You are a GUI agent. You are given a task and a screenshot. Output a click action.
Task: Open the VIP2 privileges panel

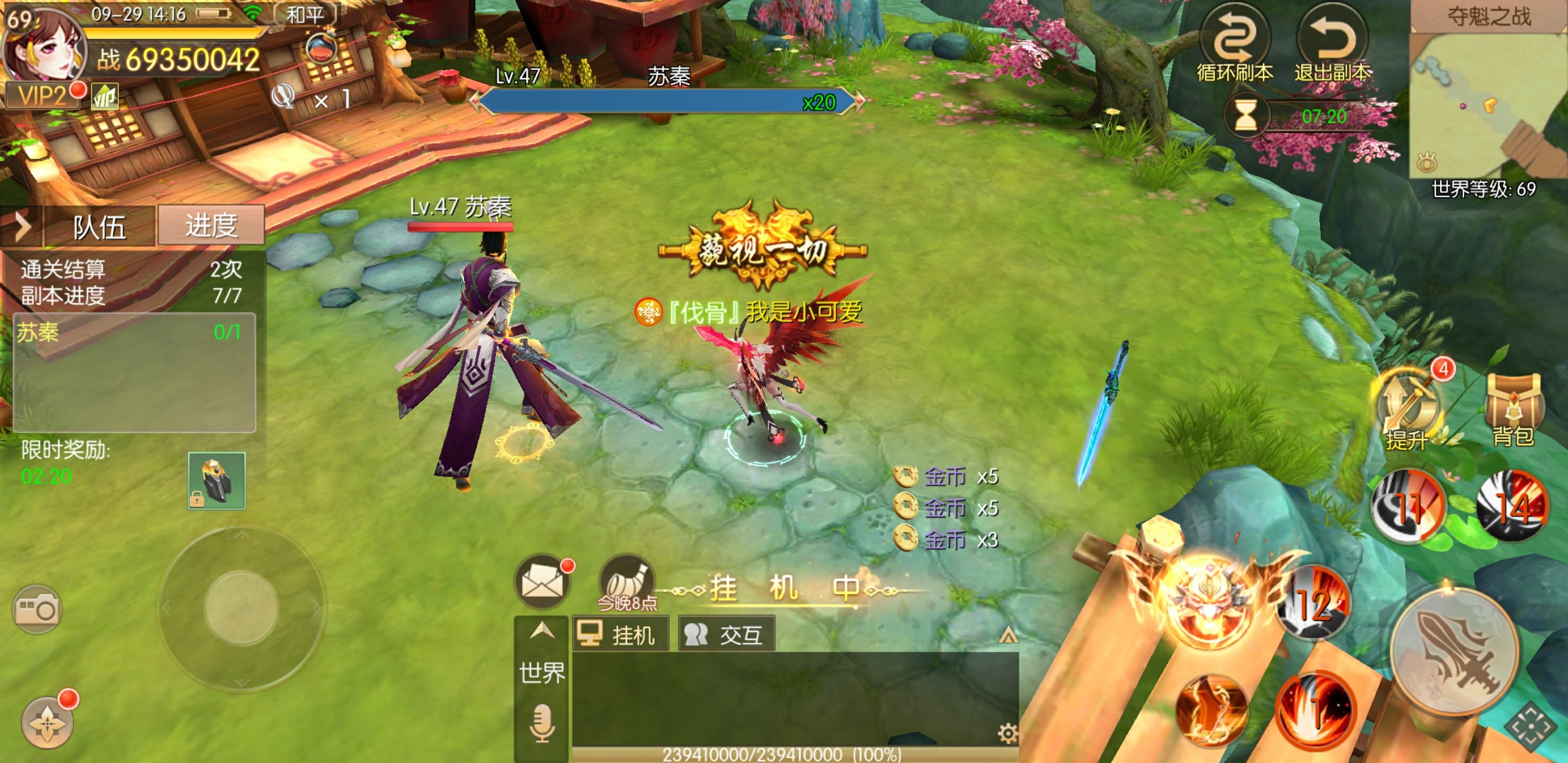tap(42, 96)
